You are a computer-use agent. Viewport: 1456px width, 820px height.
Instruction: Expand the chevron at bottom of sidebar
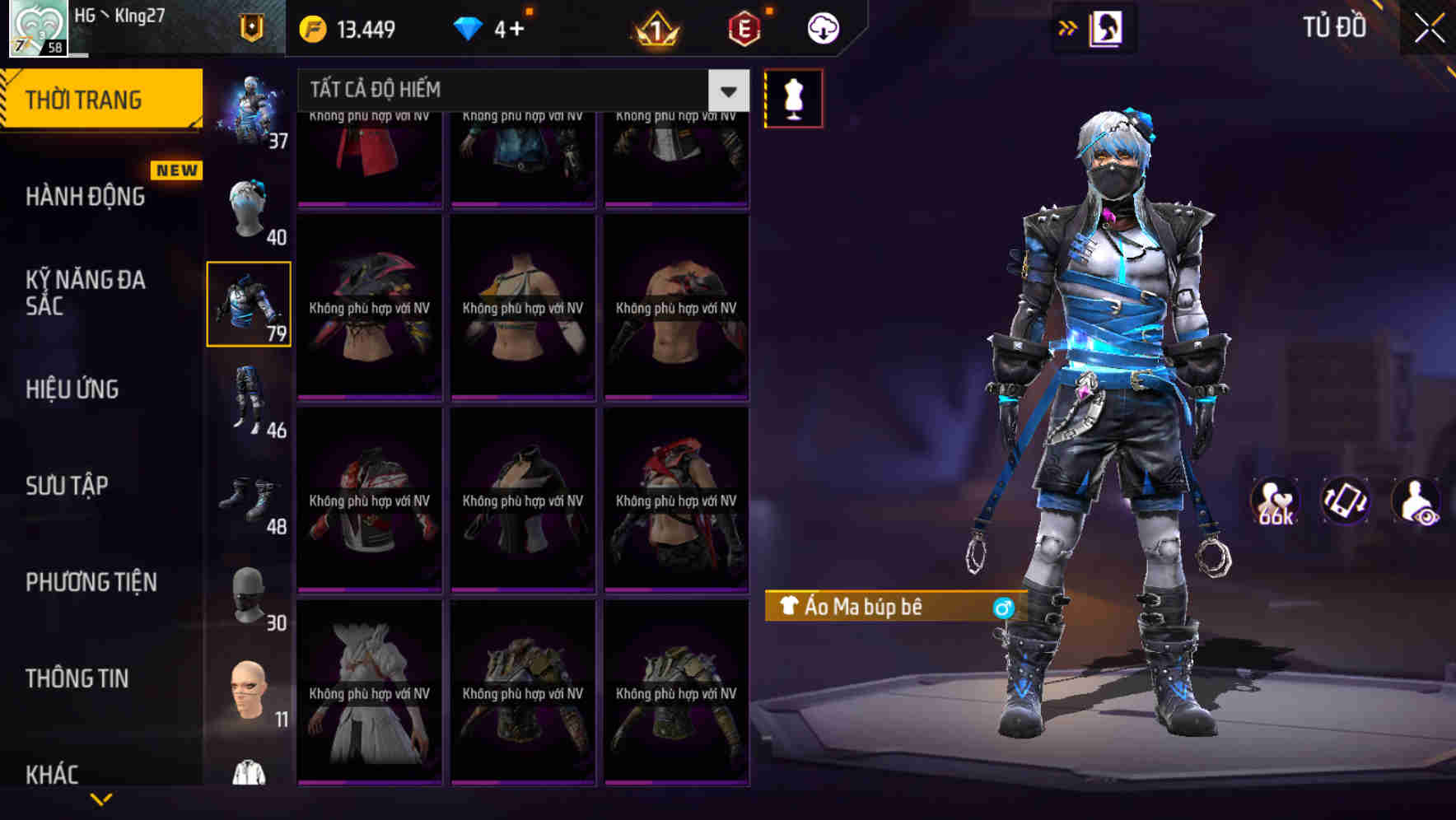click(101, 798)
